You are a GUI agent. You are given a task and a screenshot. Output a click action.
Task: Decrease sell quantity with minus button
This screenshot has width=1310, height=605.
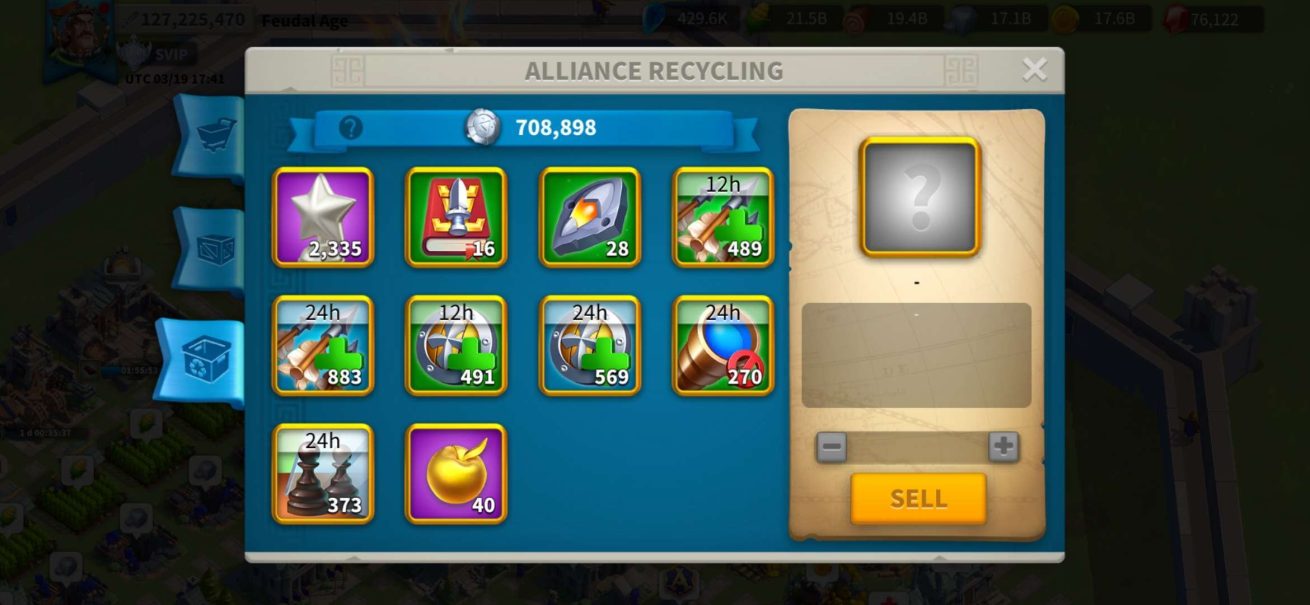coord(831,447)
